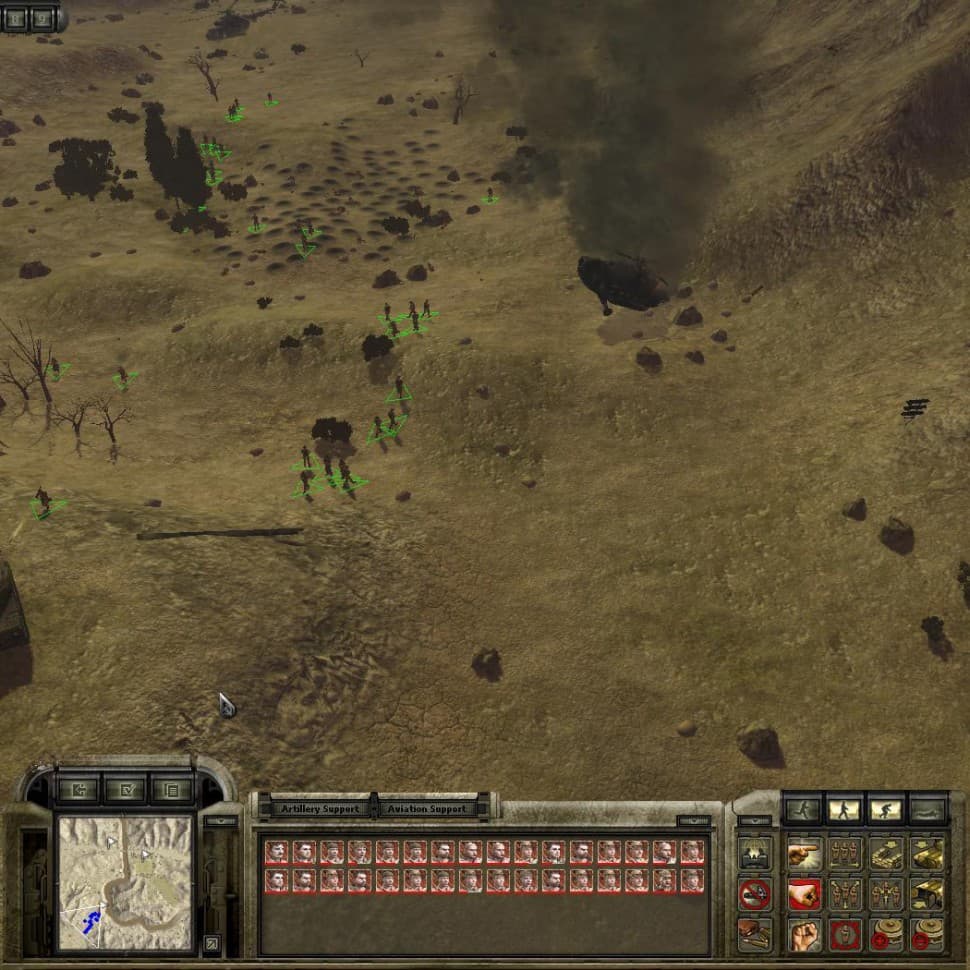The image size is (970, 970).
Task: Select the red-framed soldier command icon
Action: [x=845, y=935]
